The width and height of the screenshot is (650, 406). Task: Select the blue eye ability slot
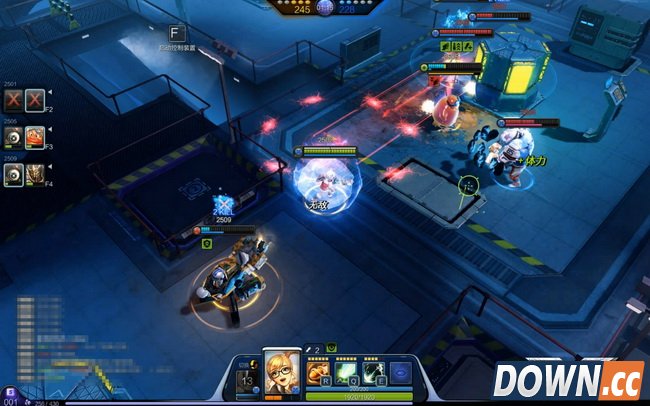399,371
